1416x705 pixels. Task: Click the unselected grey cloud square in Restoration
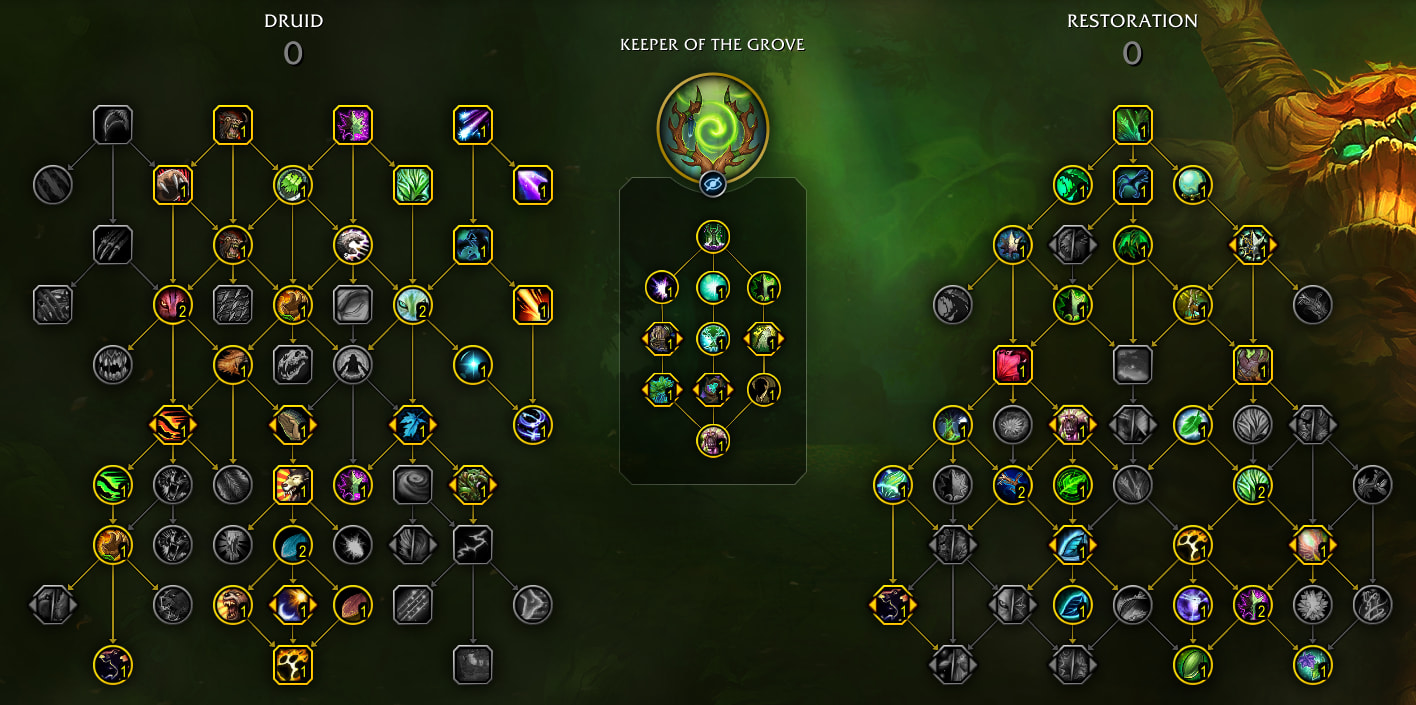[1132, 365]
